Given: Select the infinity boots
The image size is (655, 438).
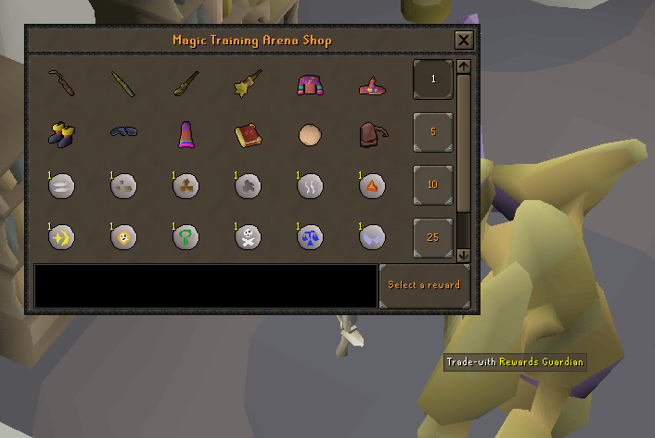Looking at the screenshot, I should click(62, 133).
